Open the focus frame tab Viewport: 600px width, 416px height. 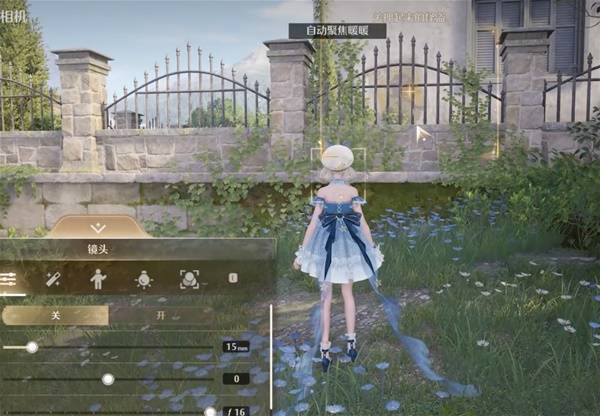click(188, 279)
